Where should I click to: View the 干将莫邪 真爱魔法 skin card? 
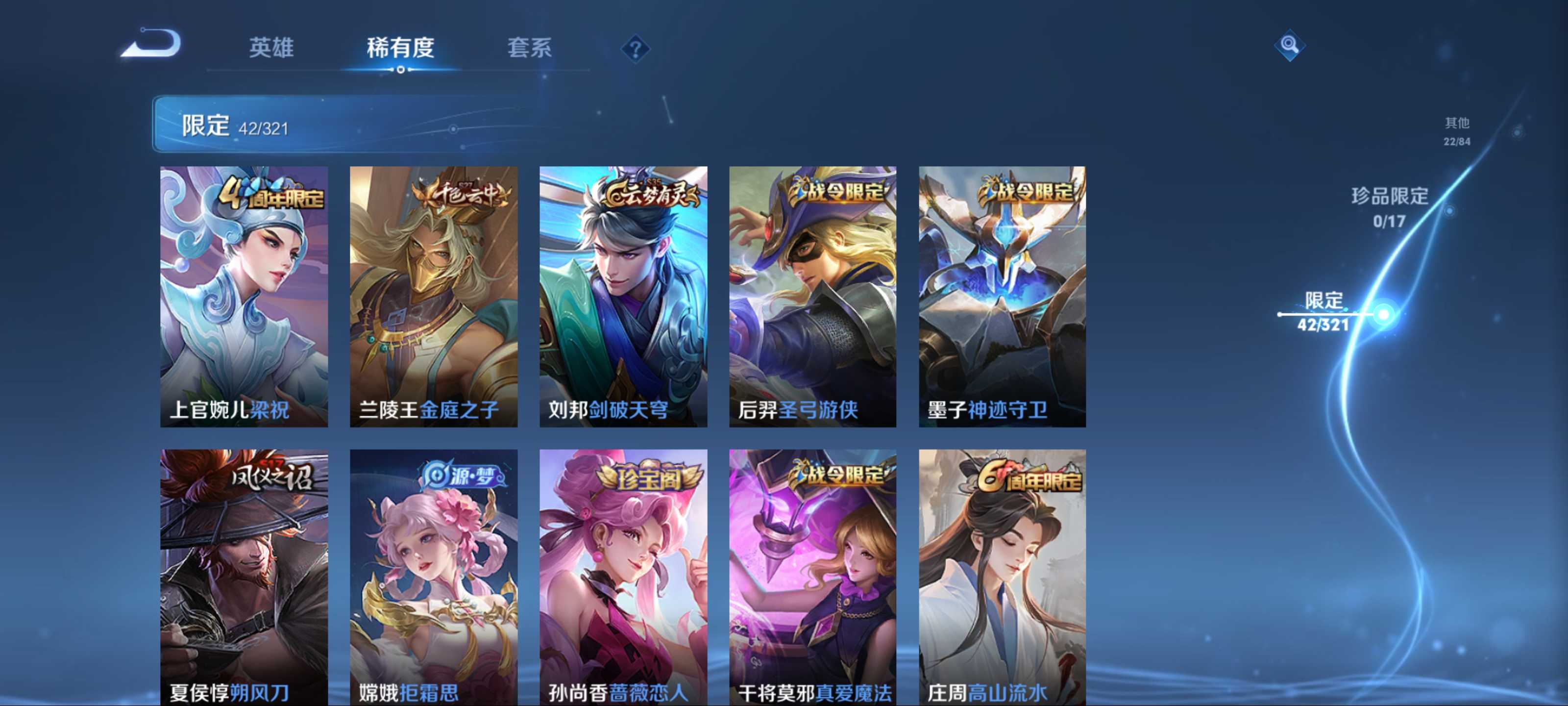[812, 576]
